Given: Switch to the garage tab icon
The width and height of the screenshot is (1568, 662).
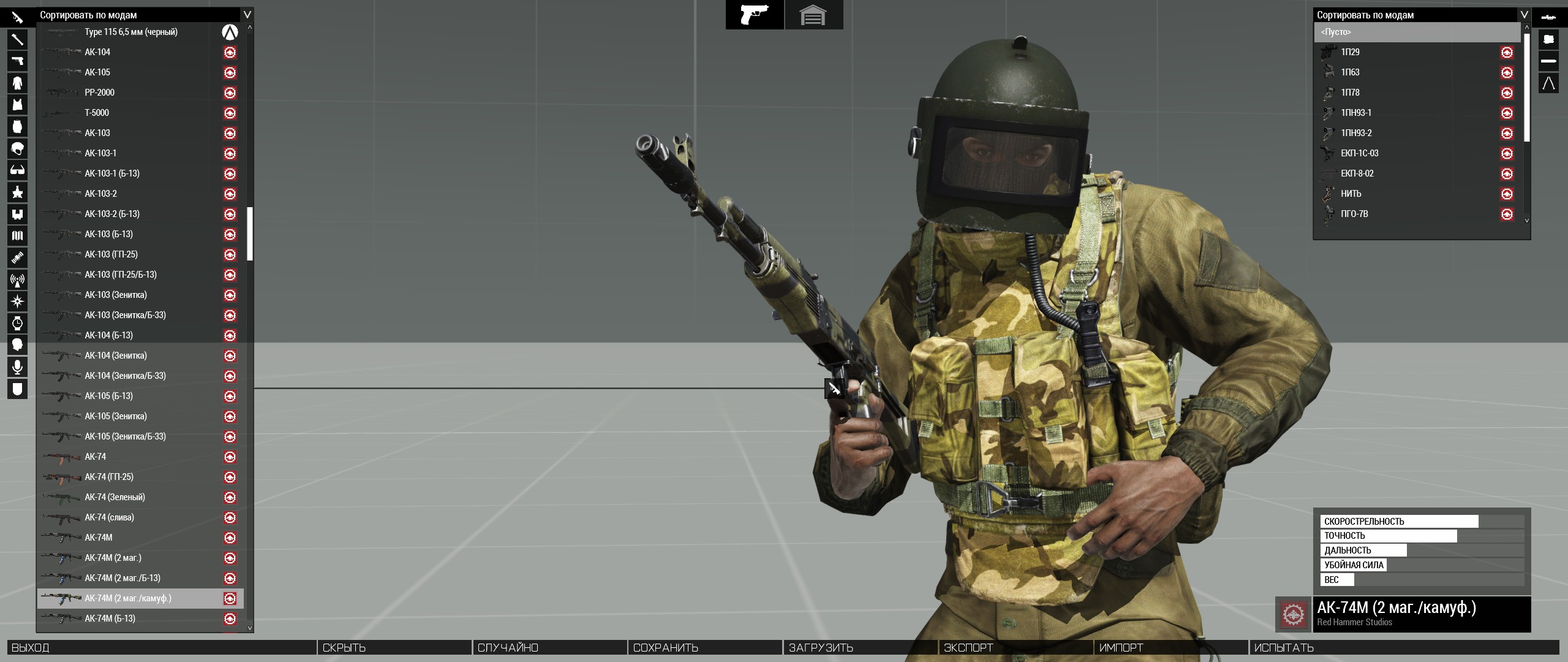Looking at the screenshot, I should (x=813, y=15).
